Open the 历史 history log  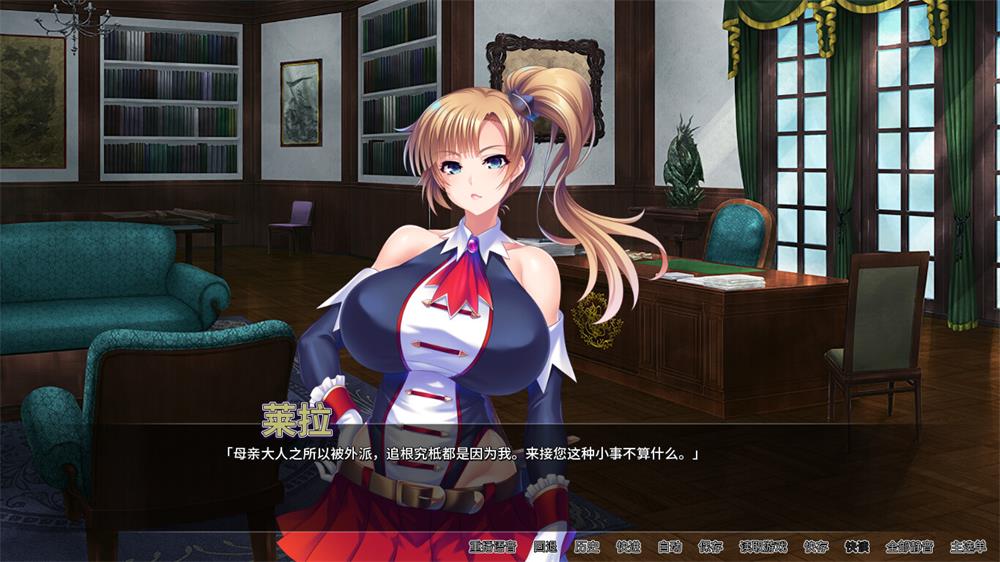pos(587,547)
